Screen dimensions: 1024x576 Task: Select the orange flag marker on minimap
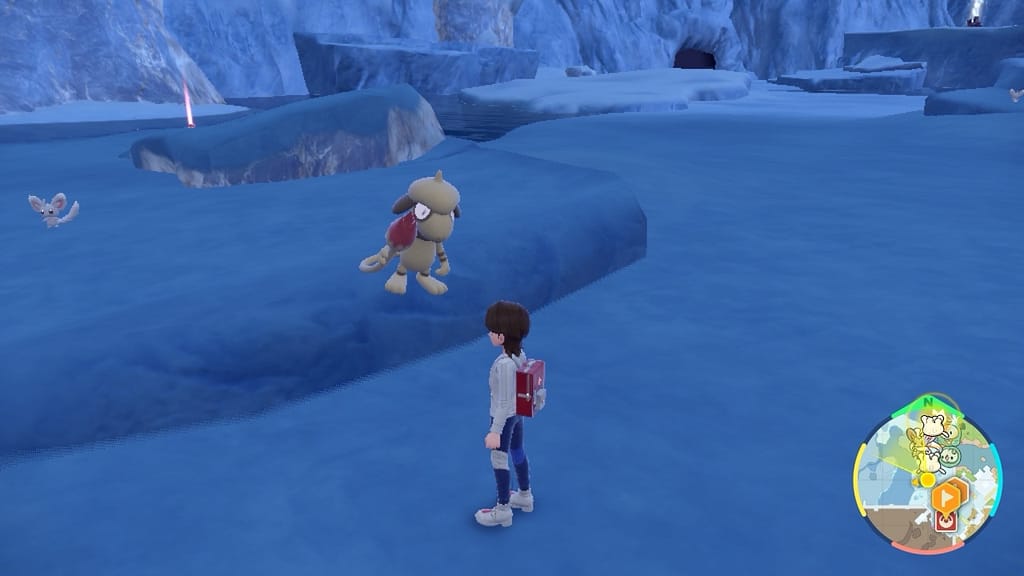point(944,496)
